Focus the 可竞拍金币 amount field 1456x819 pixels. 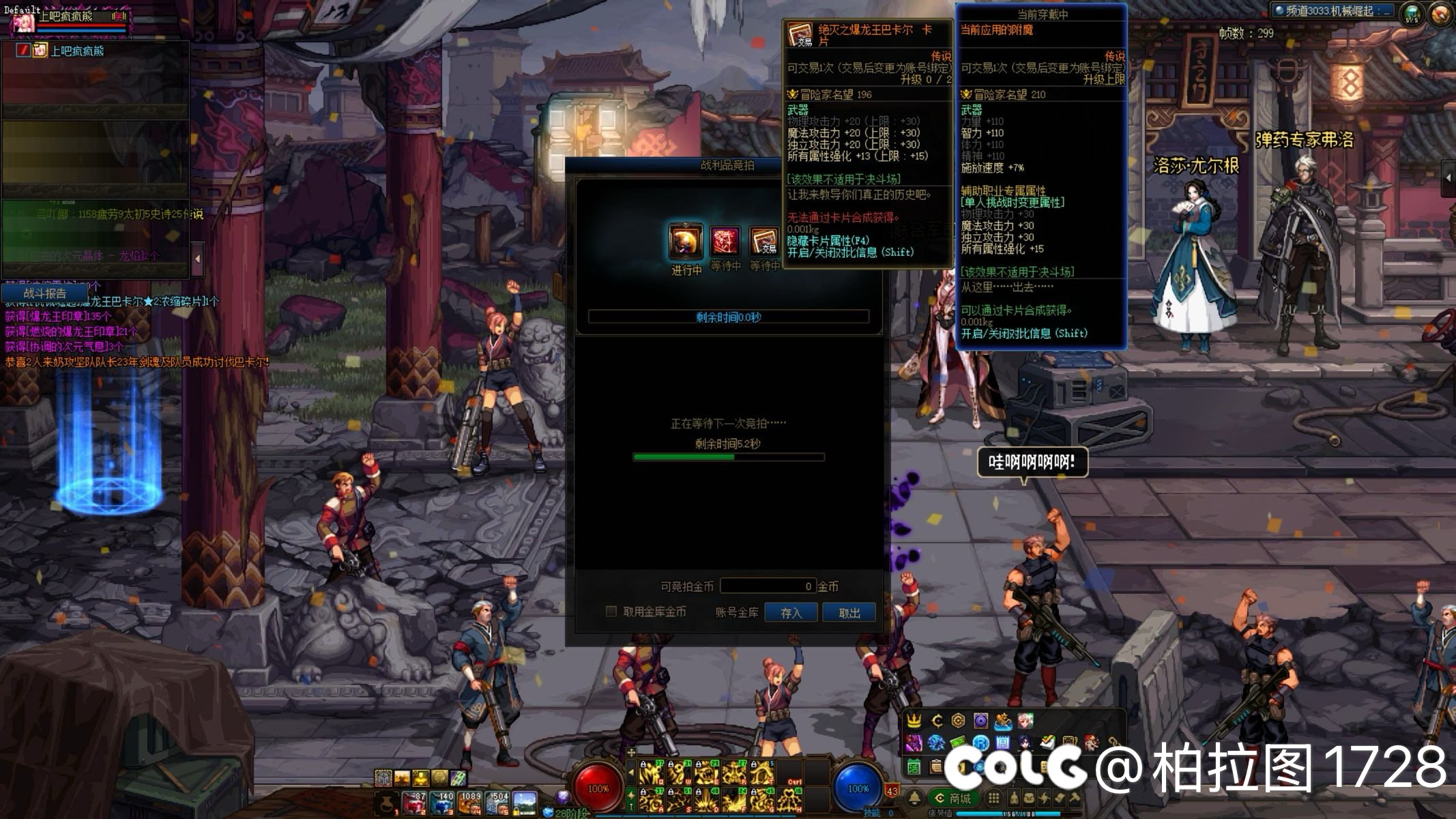click(x=768, y=586)
